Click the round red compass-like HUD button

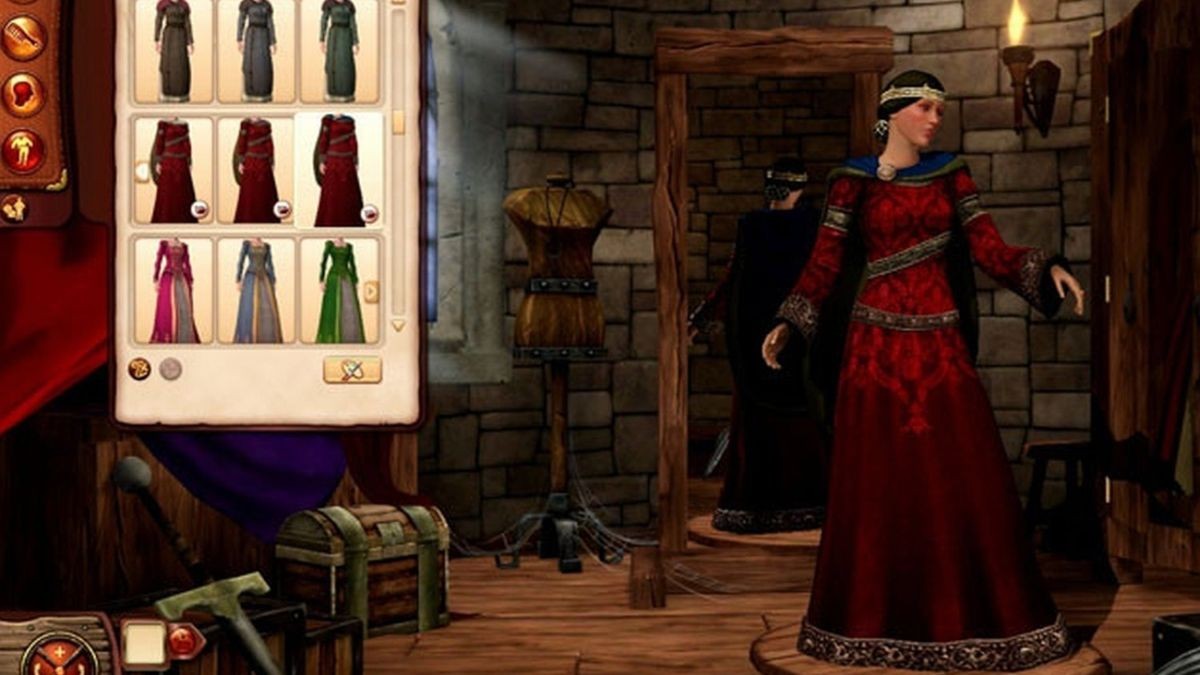click(x=60, y=655)
